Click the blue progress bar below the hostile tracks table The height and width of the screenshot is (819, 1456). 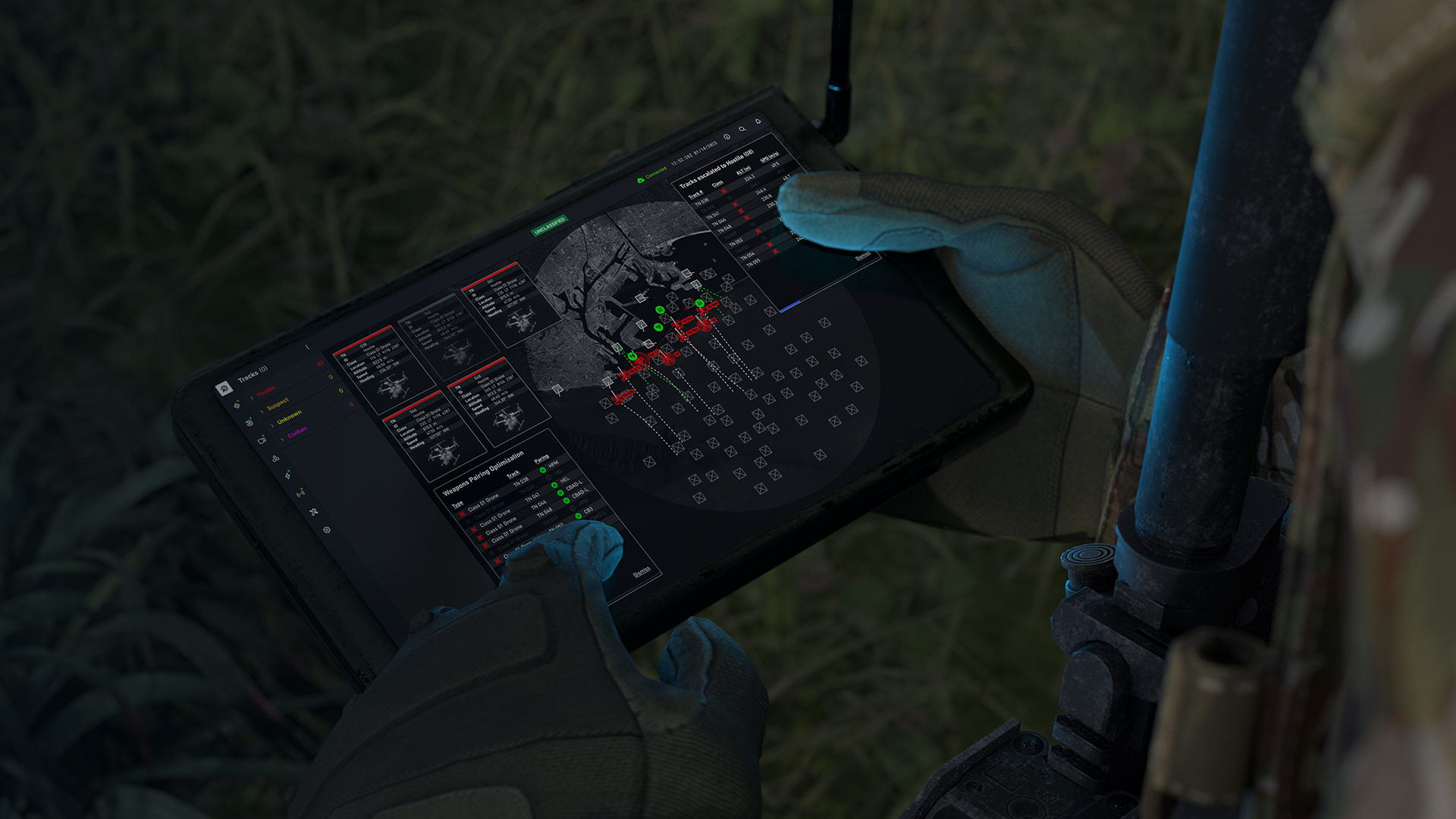pos(790,305)
